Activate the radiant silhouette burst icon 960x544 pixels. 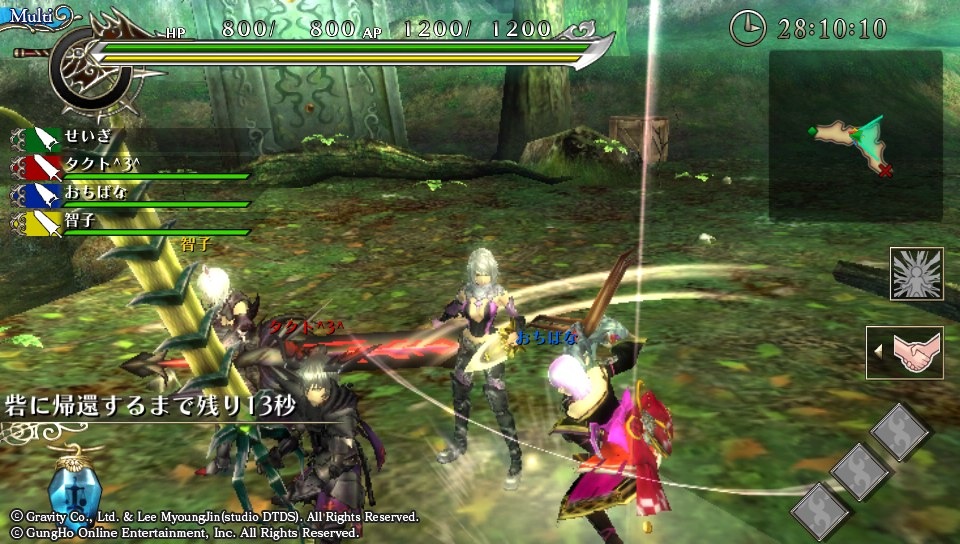916,274
